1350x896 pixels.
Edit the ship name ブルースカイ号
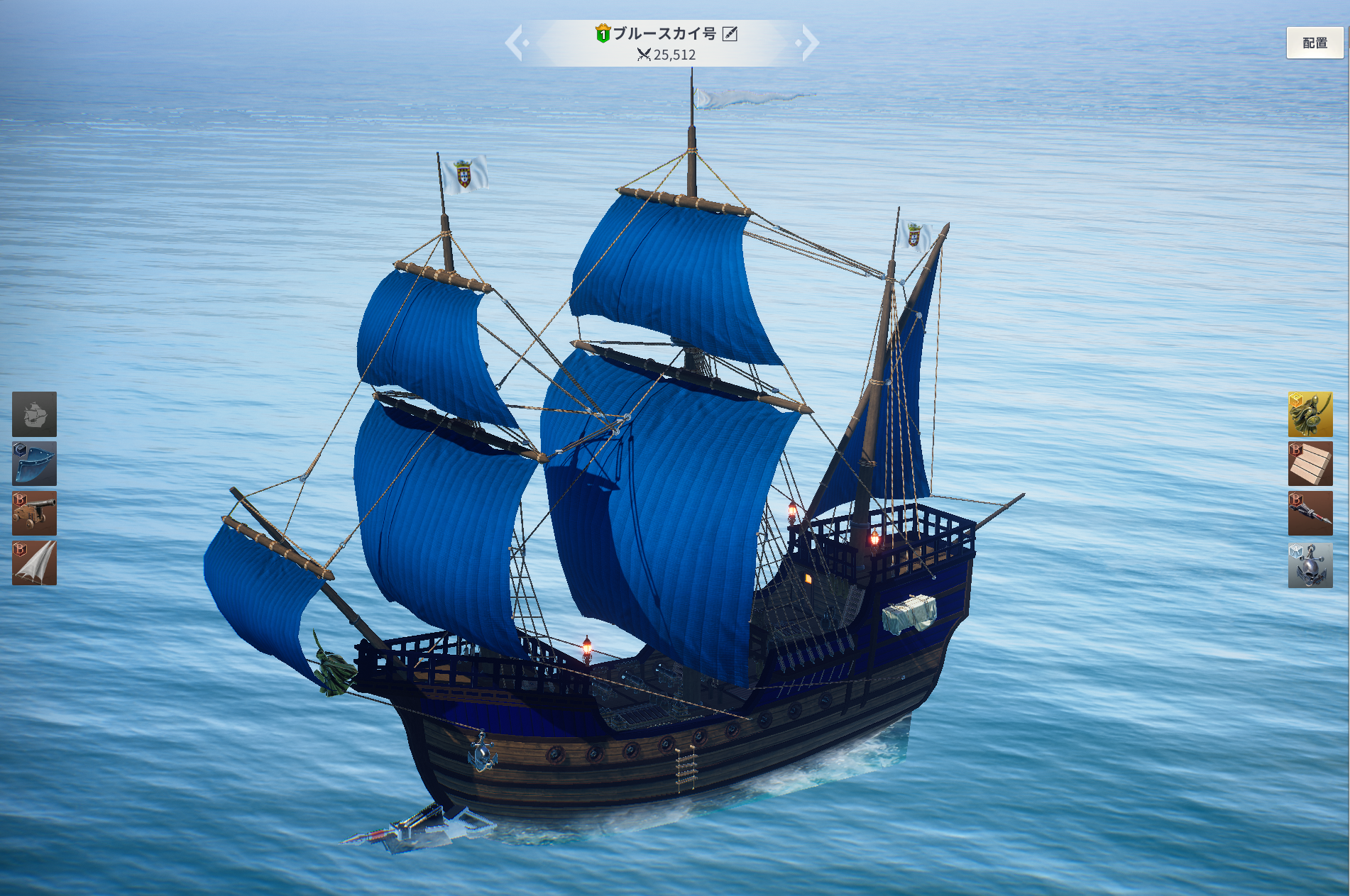(x=730, y=33)
